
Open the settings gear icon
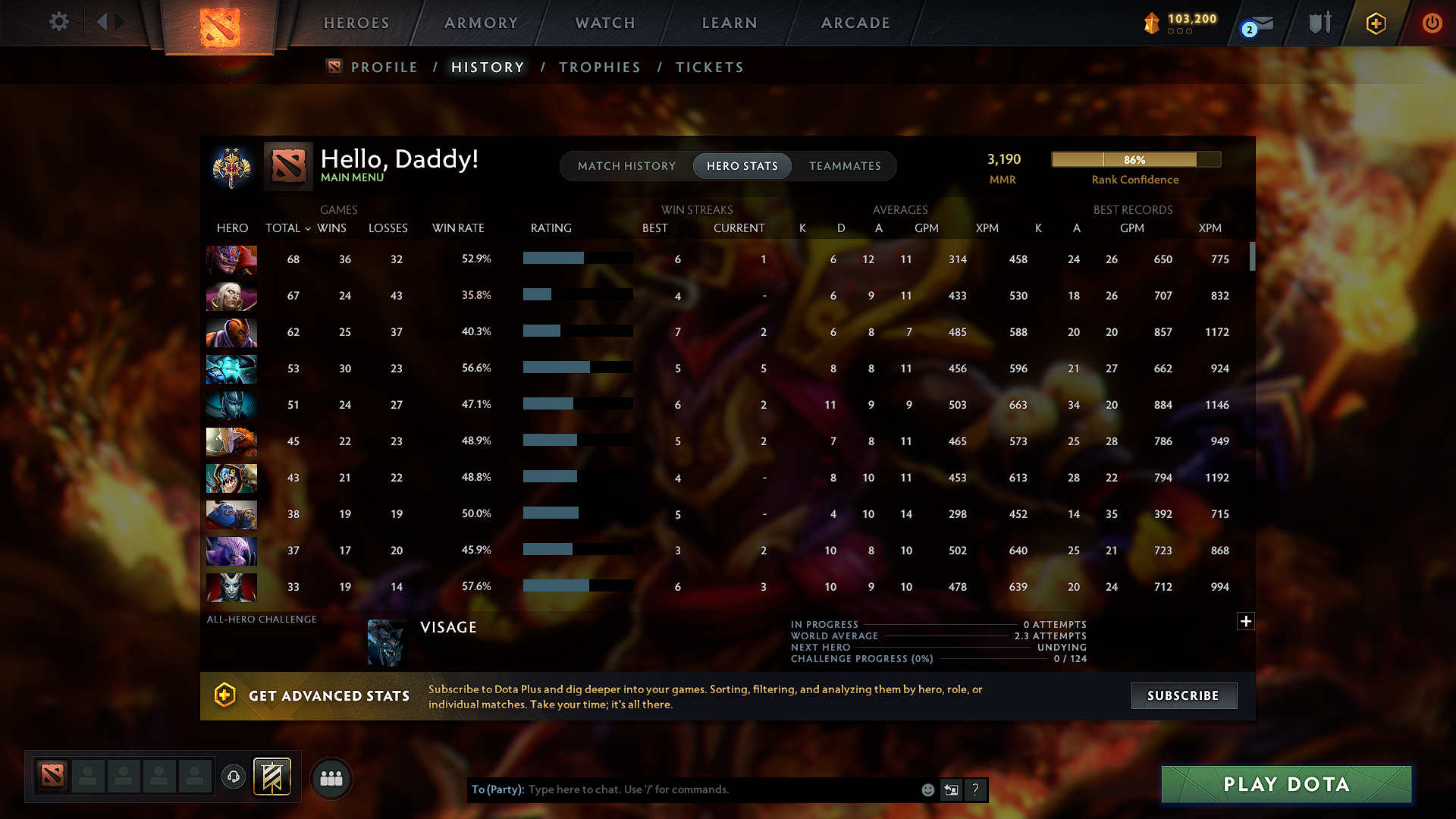pos(58,22)
